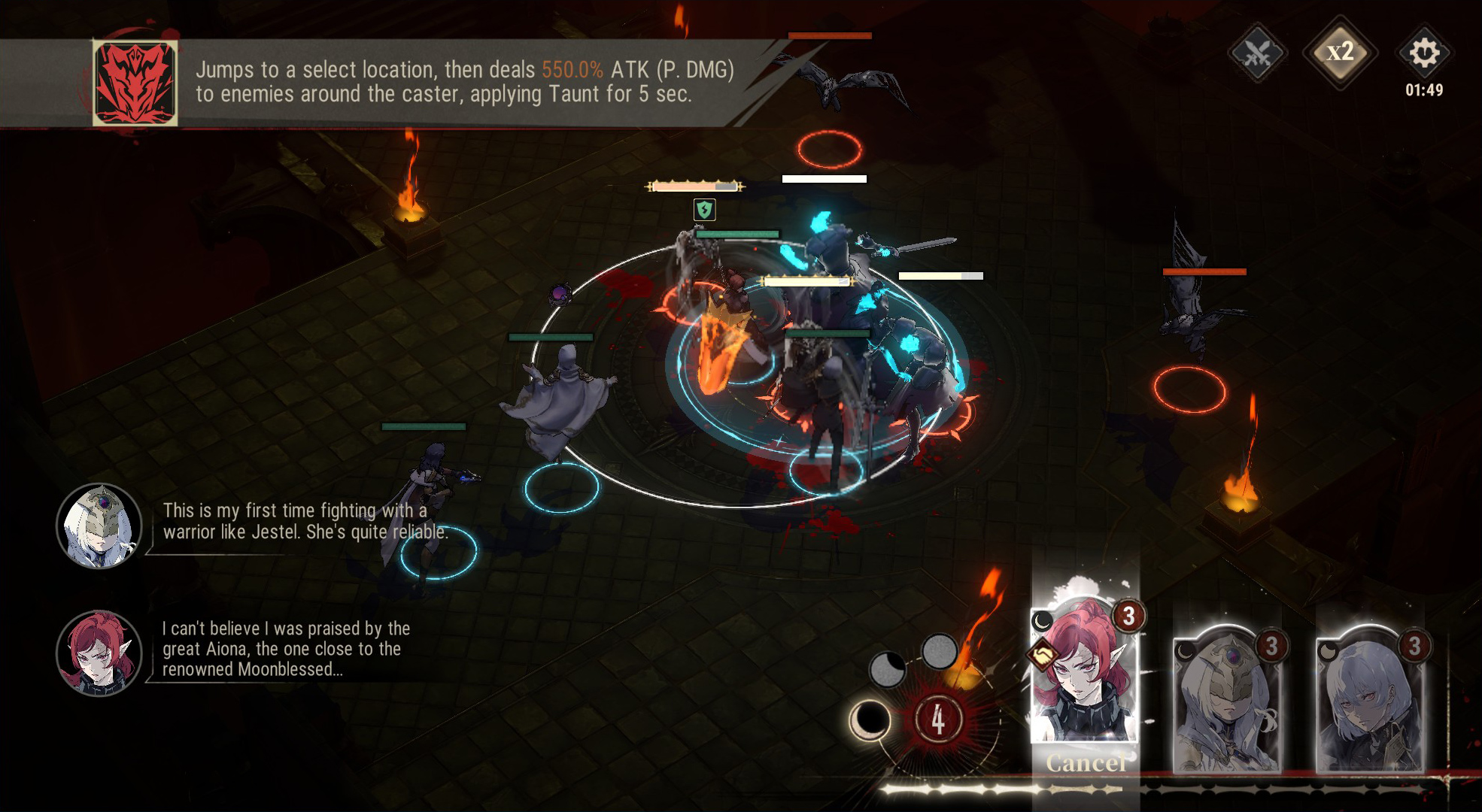The width and height of the screenshot is (1482, 812).
Task: Cancel the selected red-haired hero card
Action: (x=1085, y=762)
